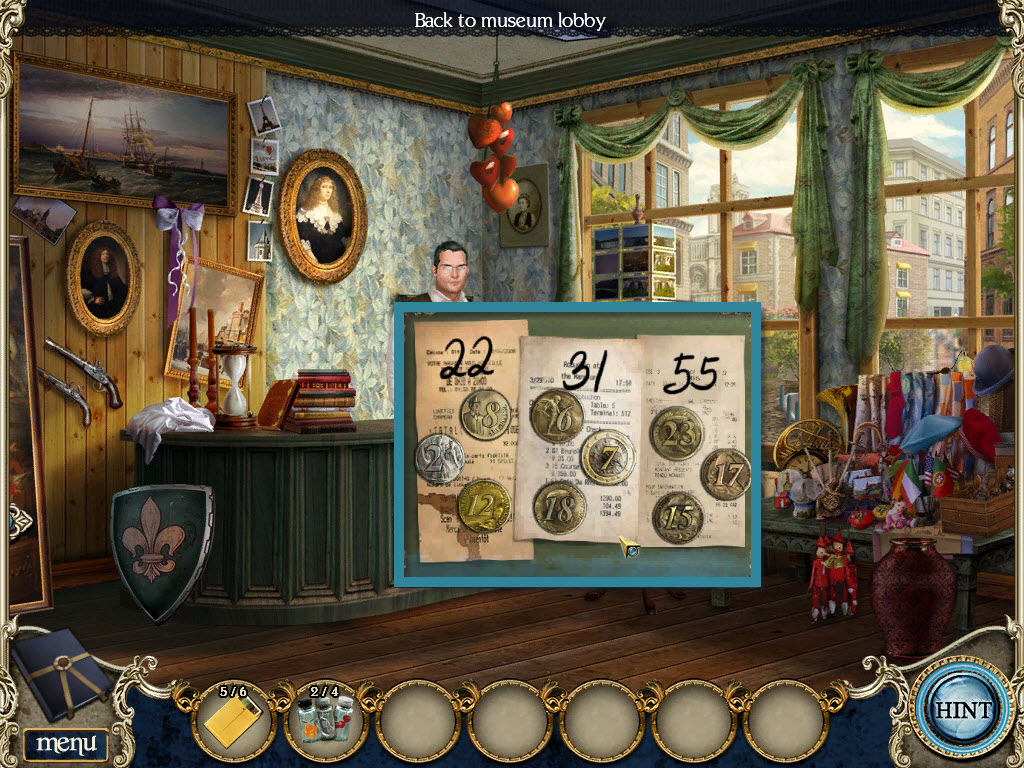This screenshot has height=768, width=1024.
Task: Open the blue journal book
Action: click(61, 674)
